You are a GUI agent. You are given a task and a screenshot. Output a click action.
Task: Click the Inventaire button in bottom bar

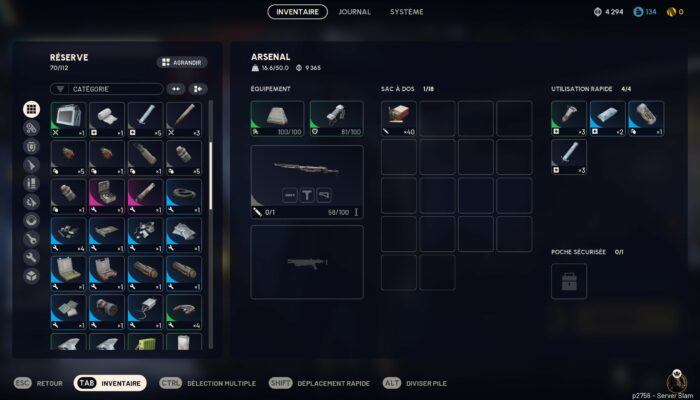pos(111,383)
